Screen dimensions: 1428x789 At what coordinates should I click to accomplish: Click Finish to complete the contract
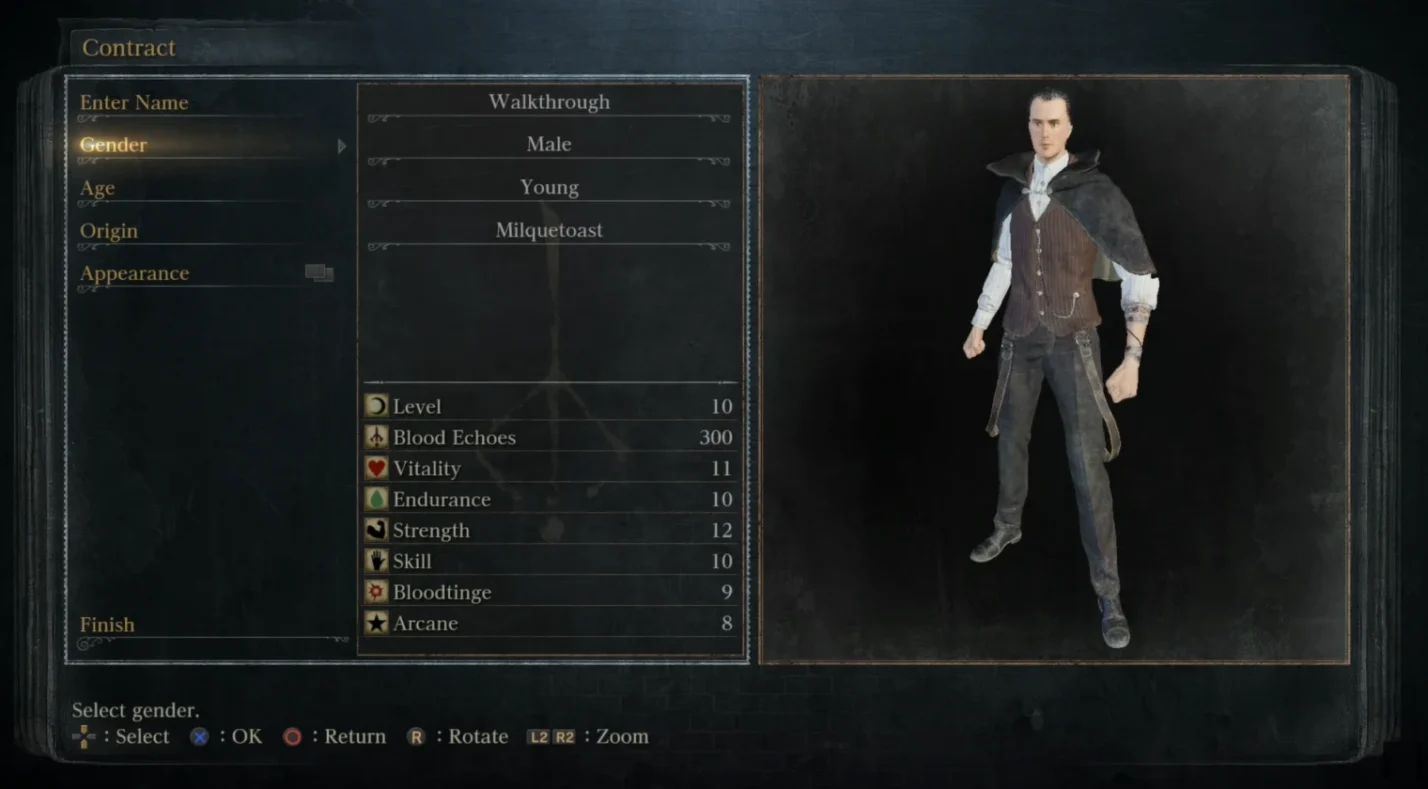tap(107, 625)
